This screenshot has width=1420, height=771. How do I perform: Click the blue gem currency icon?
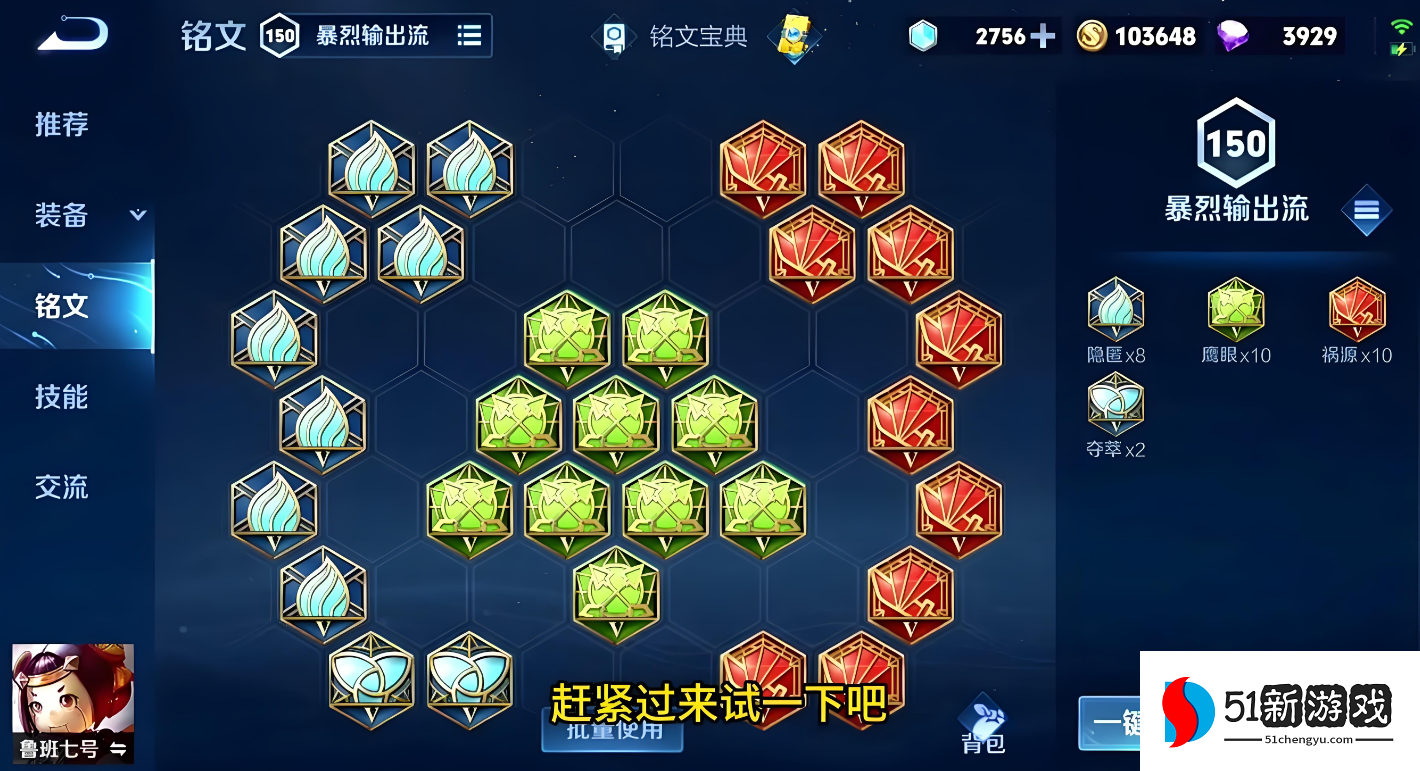tap(922, 35)
